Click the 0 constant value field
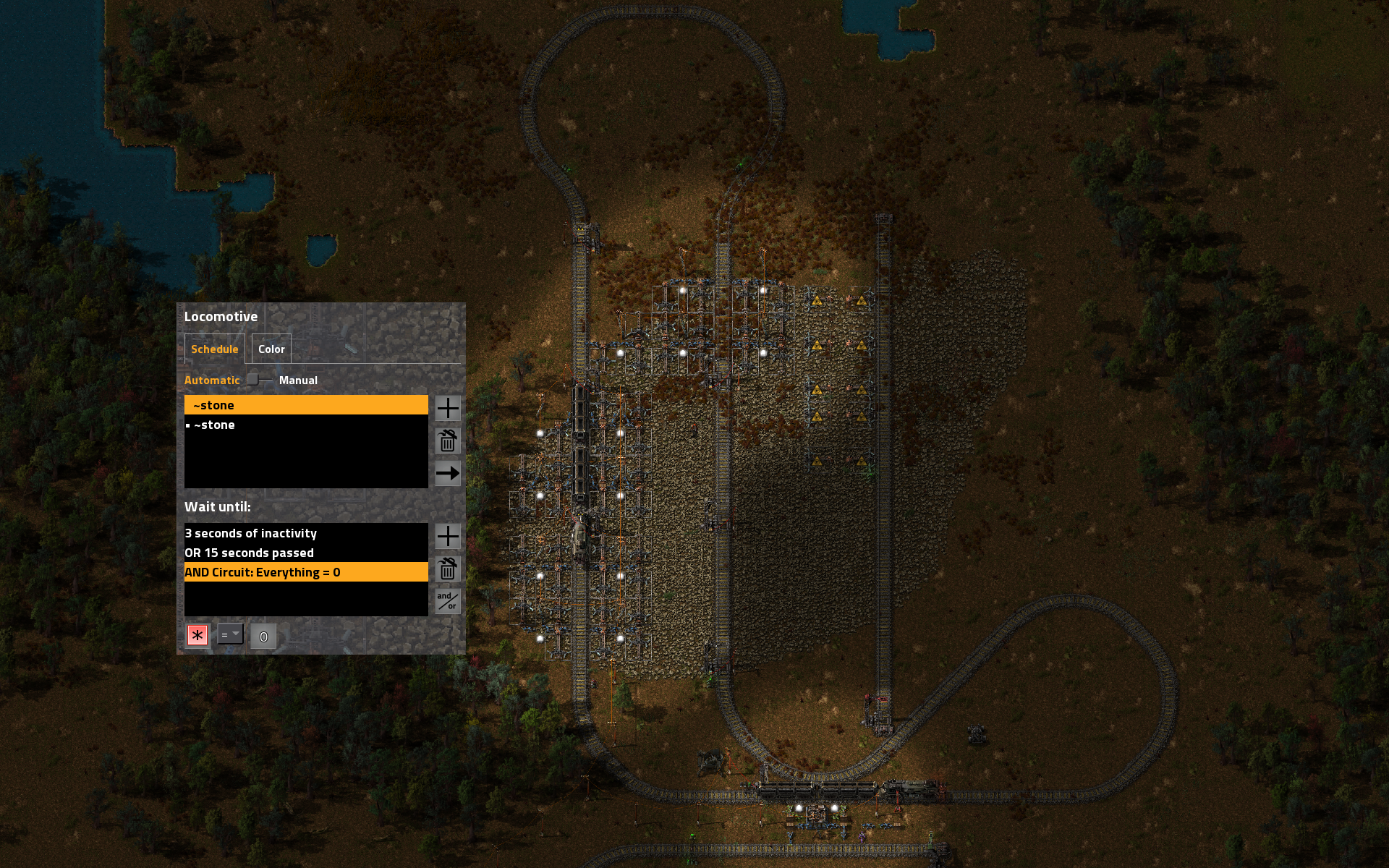 tap(263, 636)
